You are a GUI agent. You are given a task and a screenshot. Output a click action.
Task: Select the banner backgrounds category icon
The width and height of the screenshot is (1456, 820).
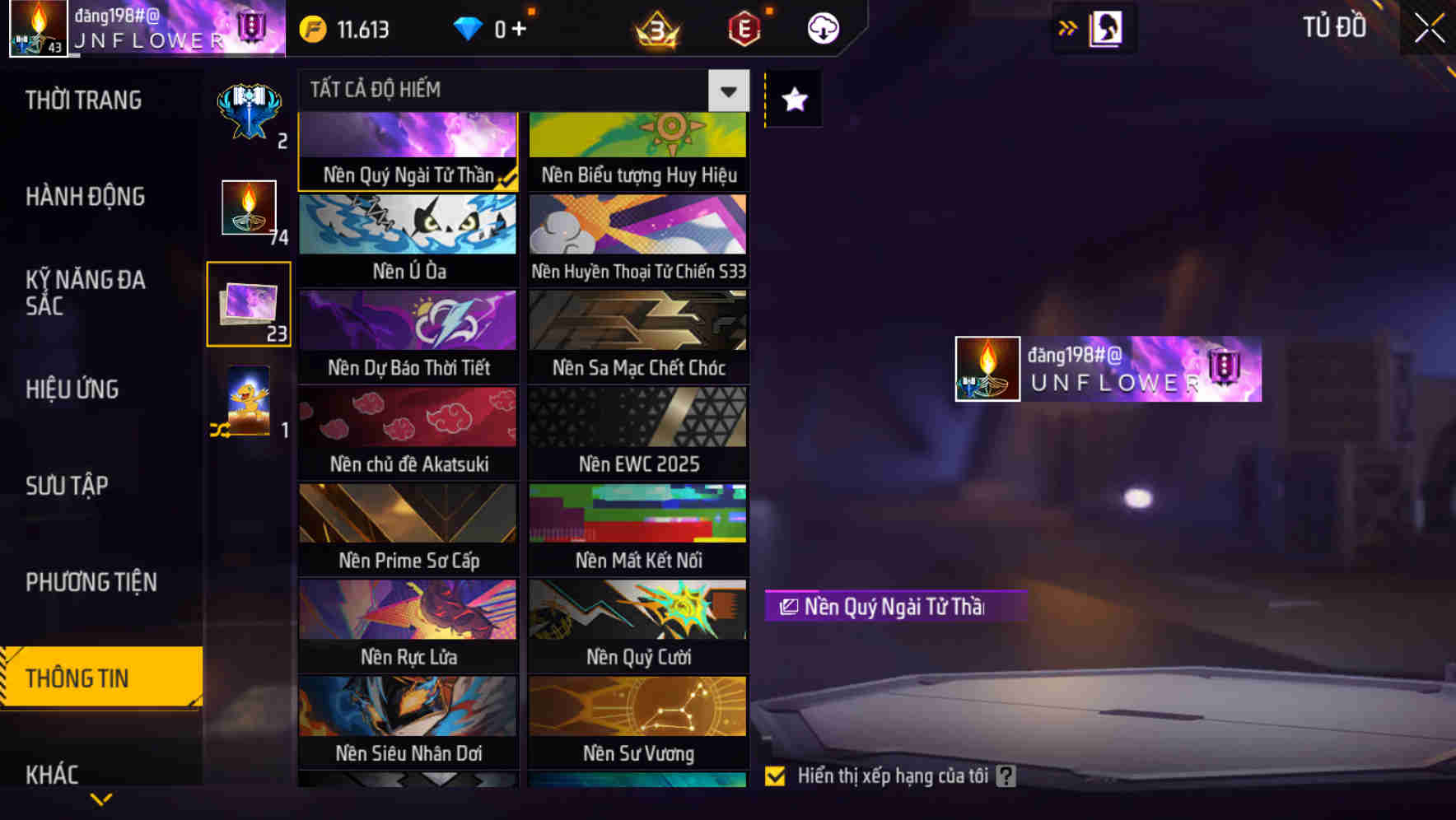tap(248, 304)
